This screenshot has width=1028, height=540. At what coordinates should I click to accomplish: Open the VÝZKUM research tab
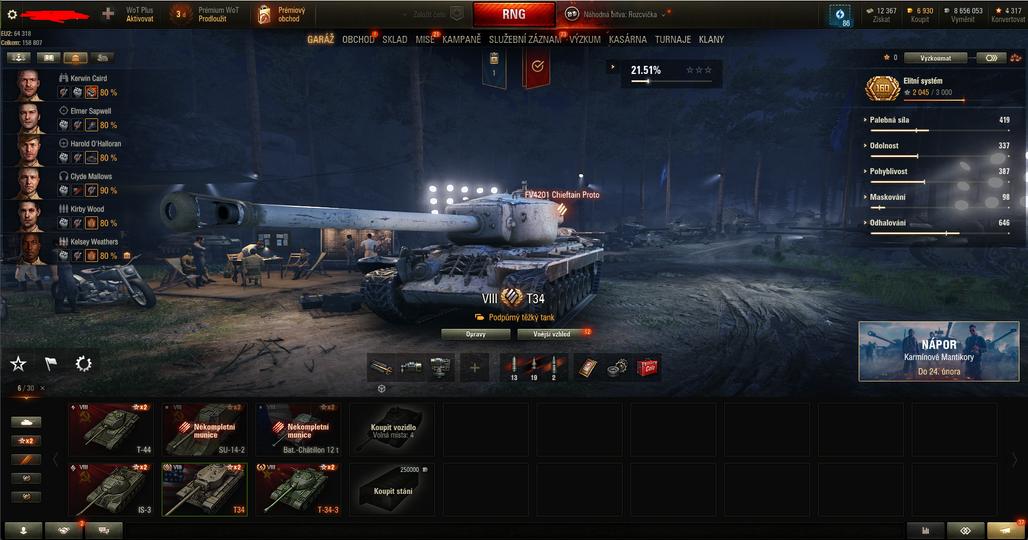tap(585, 40)
